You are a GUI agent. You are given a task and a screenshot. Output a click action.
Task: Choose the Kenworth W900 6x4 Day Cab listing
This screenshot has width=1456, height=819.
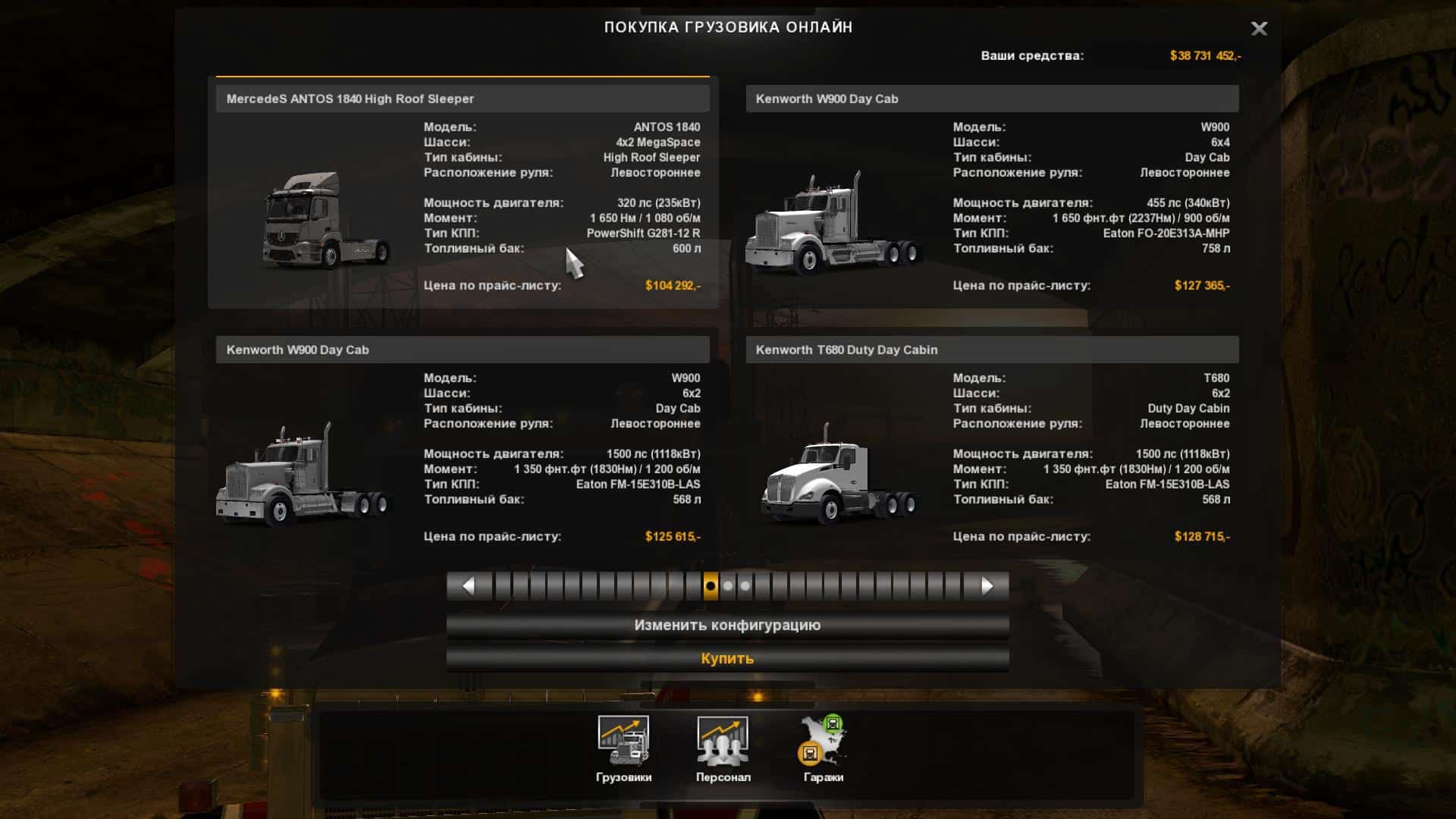992,99
